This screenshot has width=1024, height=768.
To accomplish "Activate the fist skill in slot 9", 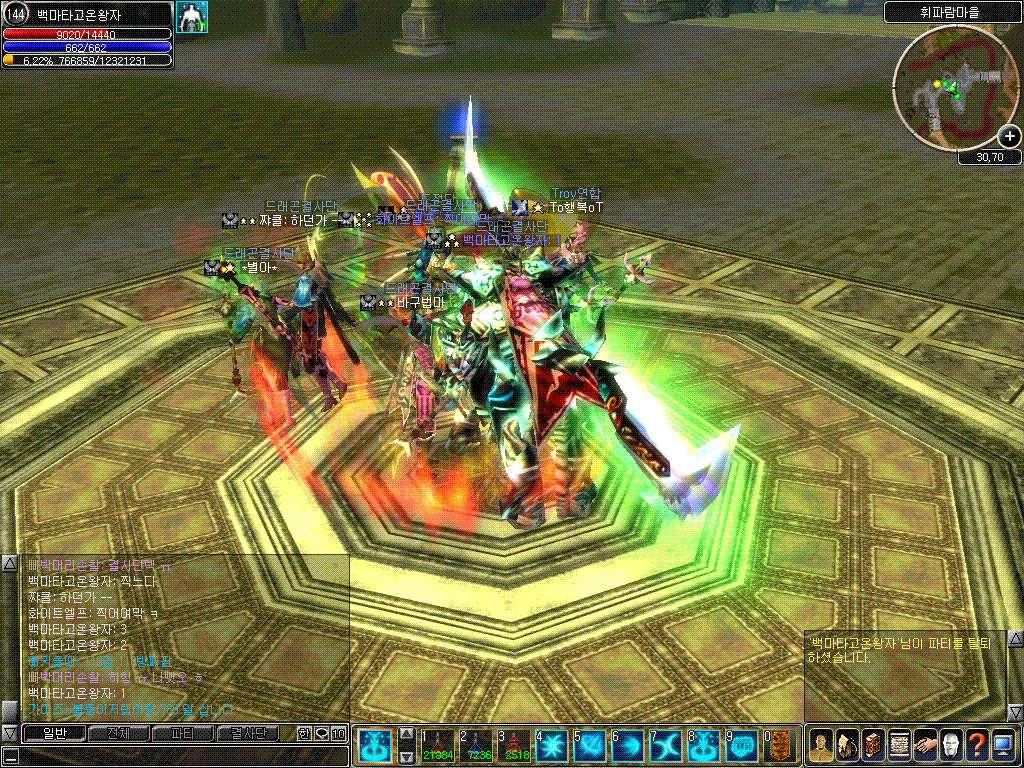I will [x=742, y=744].
